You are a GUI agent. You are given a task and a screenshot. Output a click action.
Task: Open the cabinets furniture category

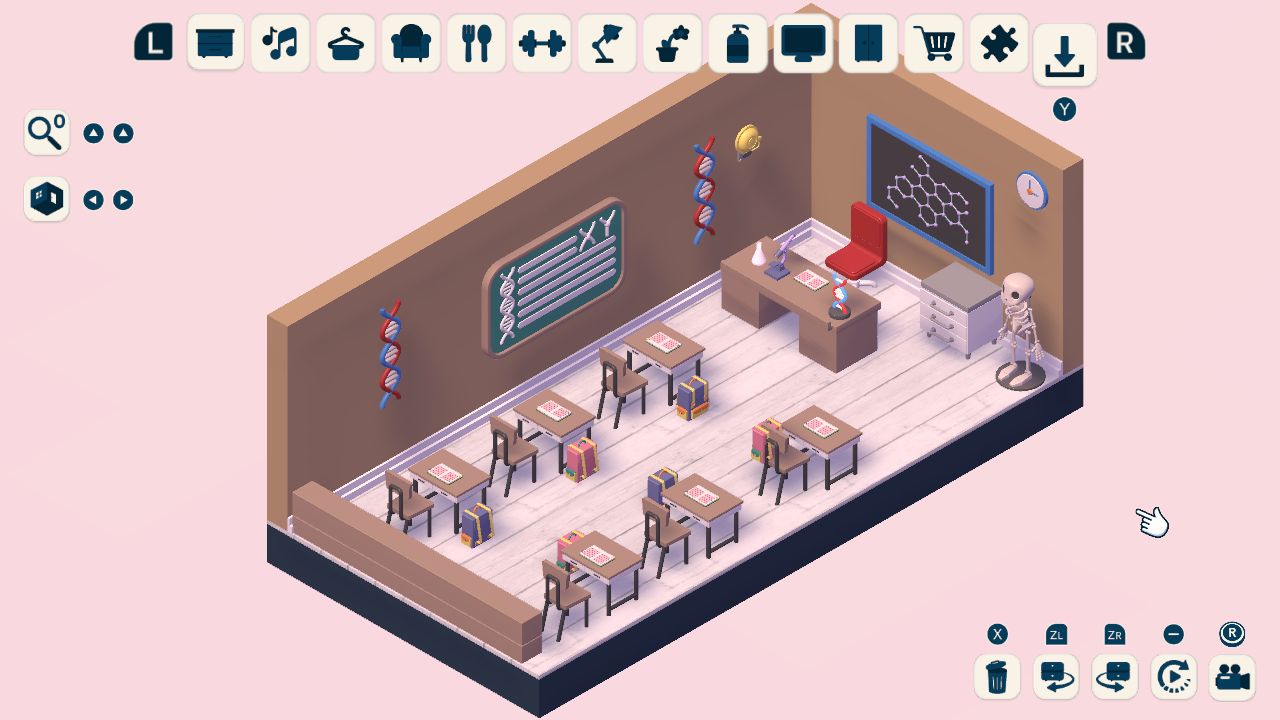(x=215, y=43)
